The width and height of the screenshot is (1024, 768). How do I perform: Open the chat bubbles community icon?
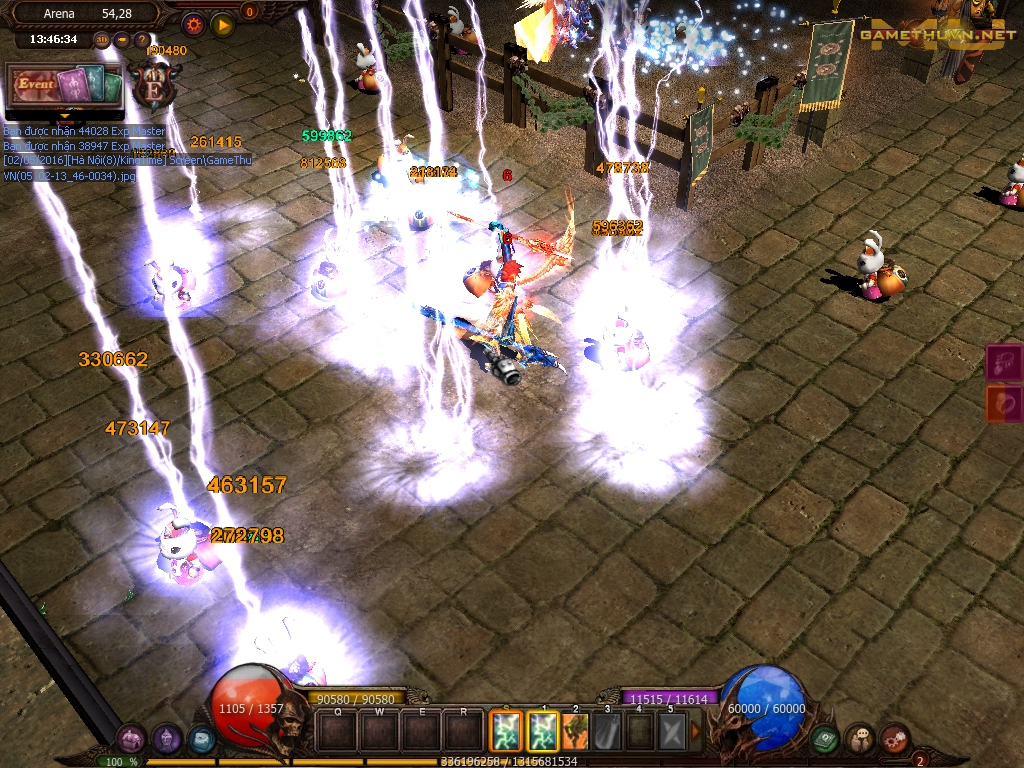[x=860, y=739]
